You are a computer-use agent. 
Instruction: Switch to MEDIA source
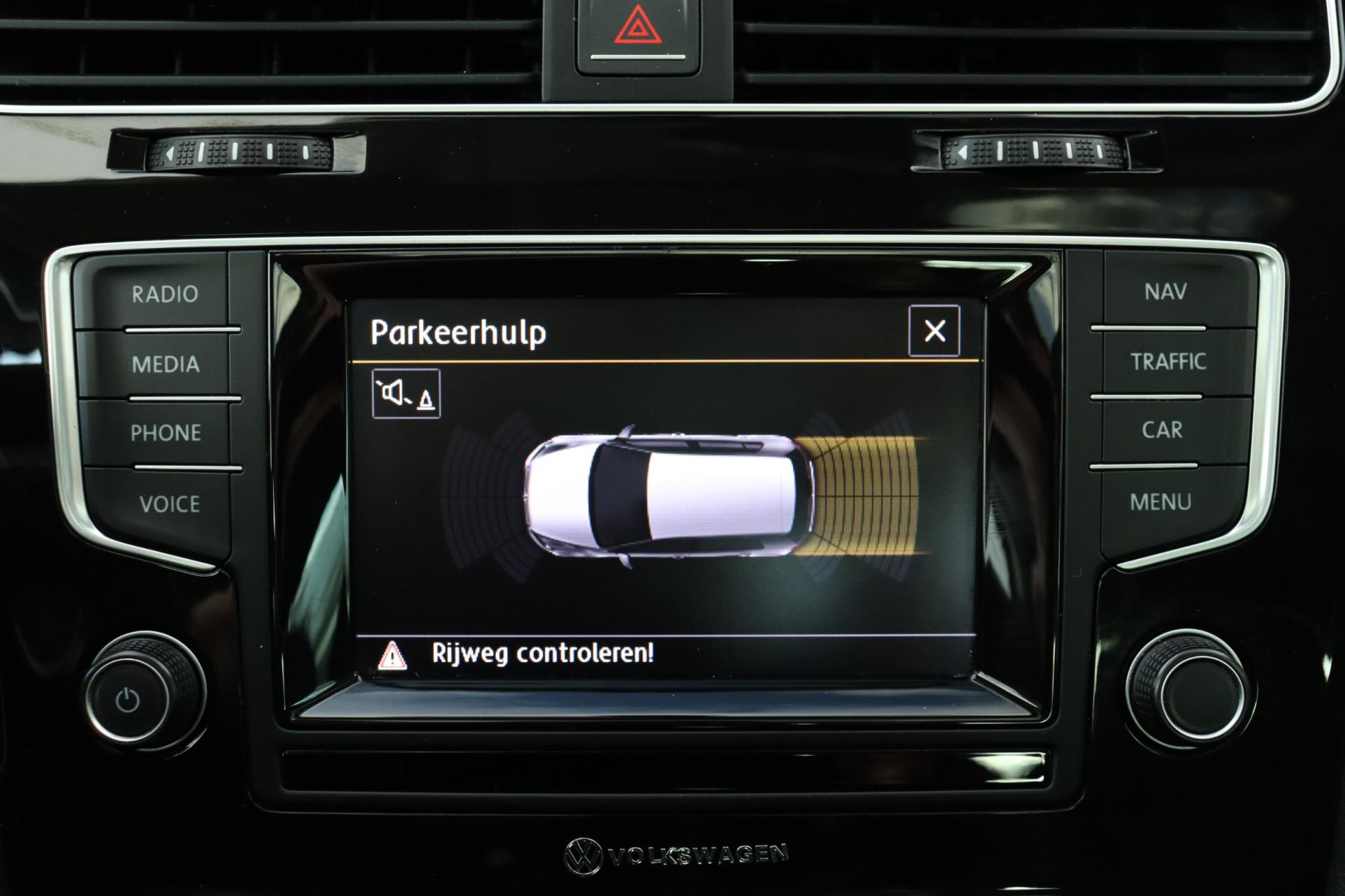[x=165, y=364]
